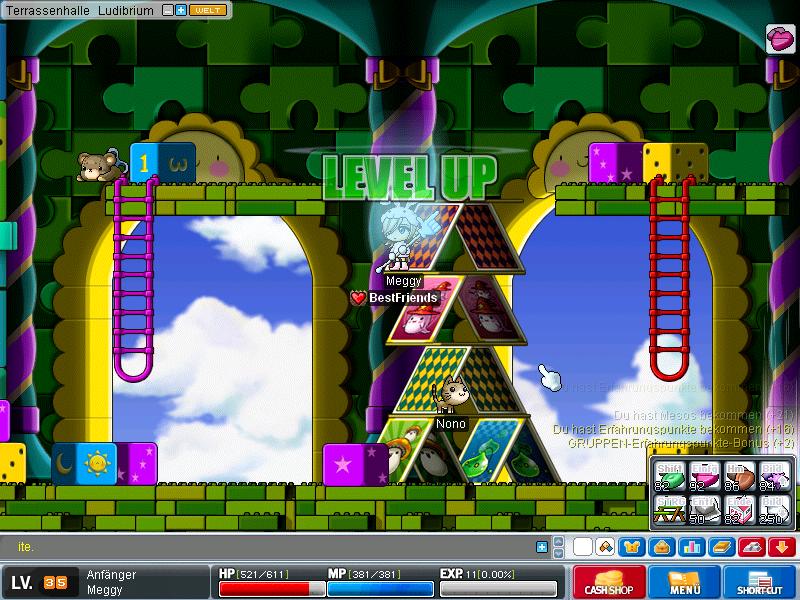
Task: Use the pink carton in the Ende slot
Action: [739, 509]
